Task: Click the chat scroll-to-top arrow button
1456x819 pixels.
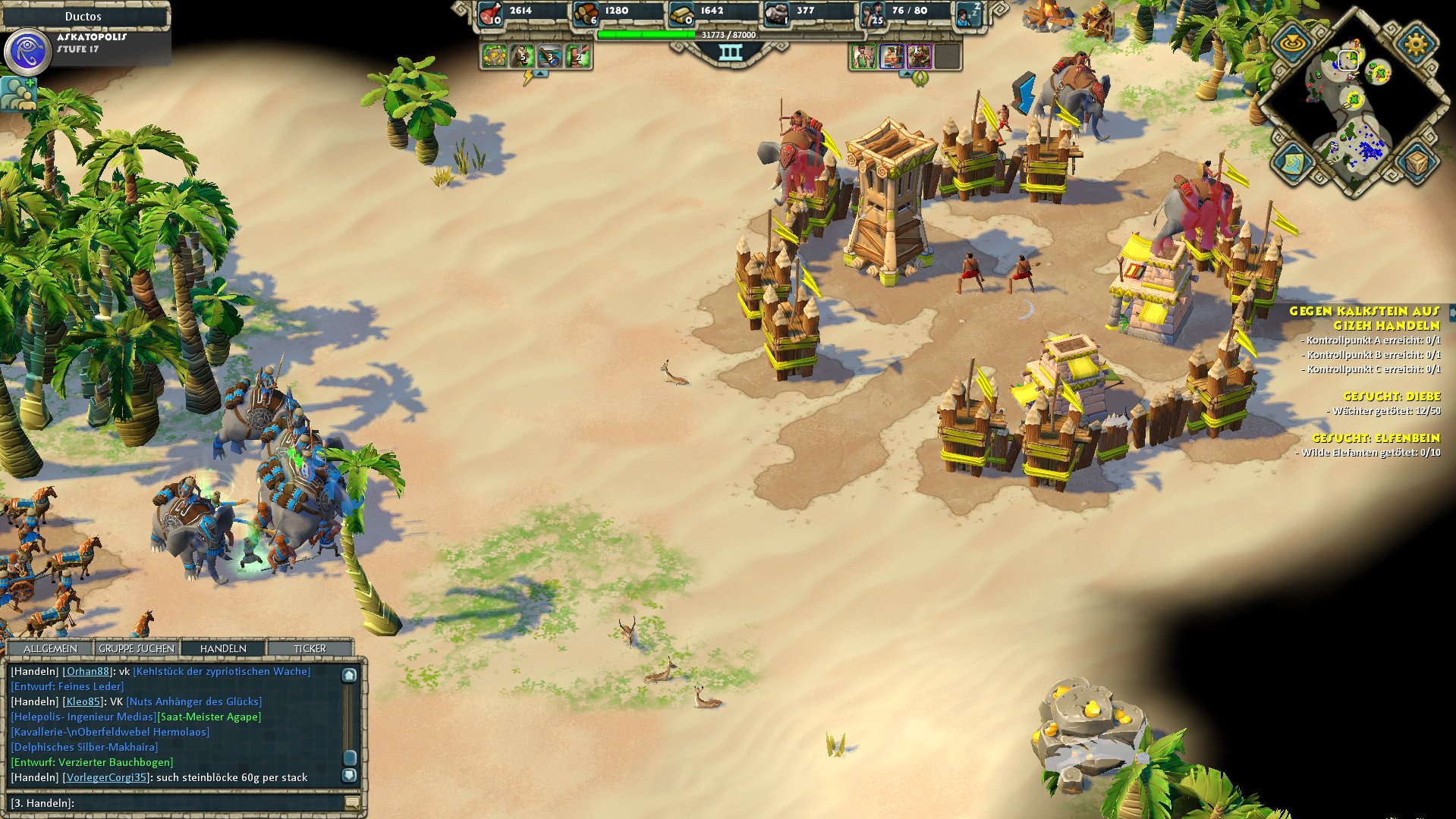Action: (349, 675)
